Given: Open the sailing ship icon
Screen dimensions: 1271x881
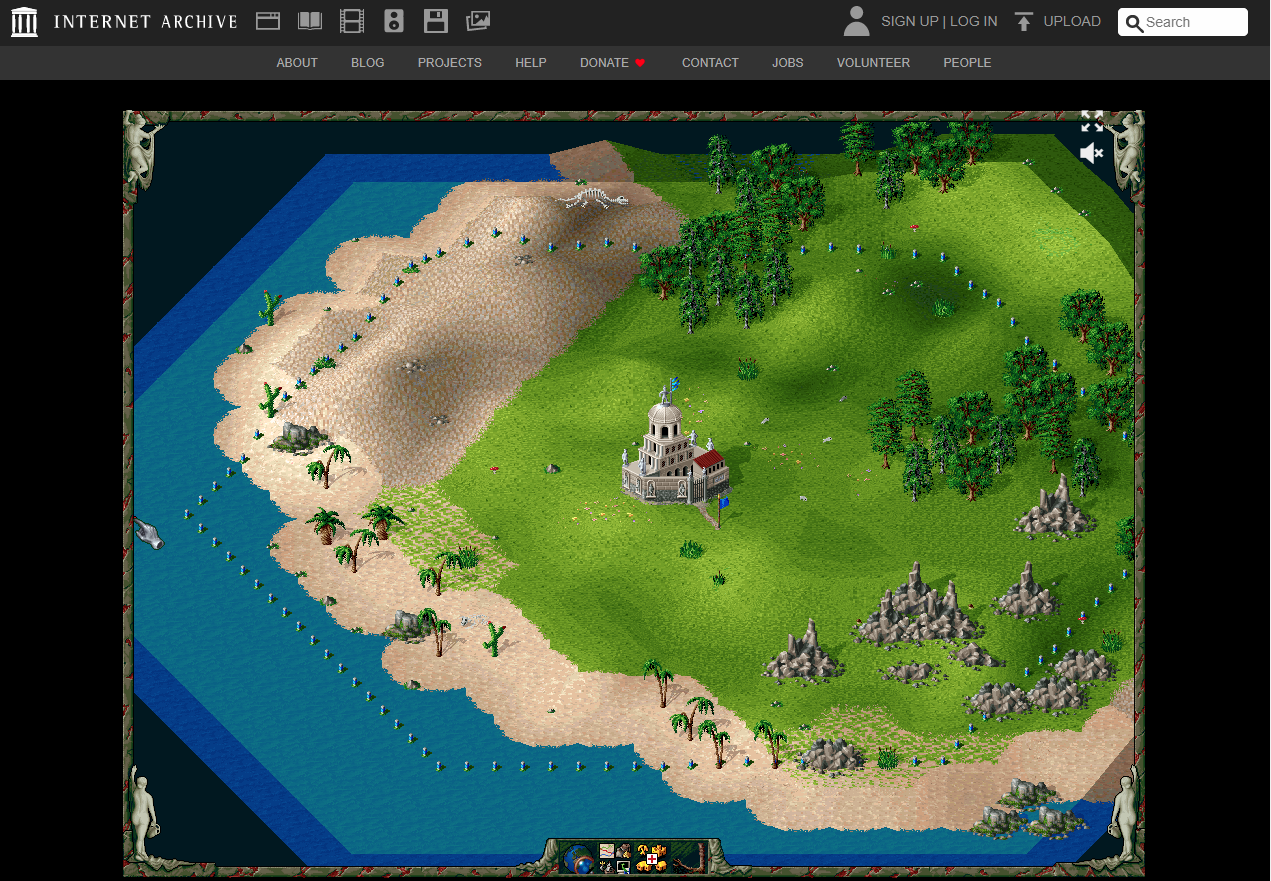Looking at the screenshot, I should click(x=607, y=867).
